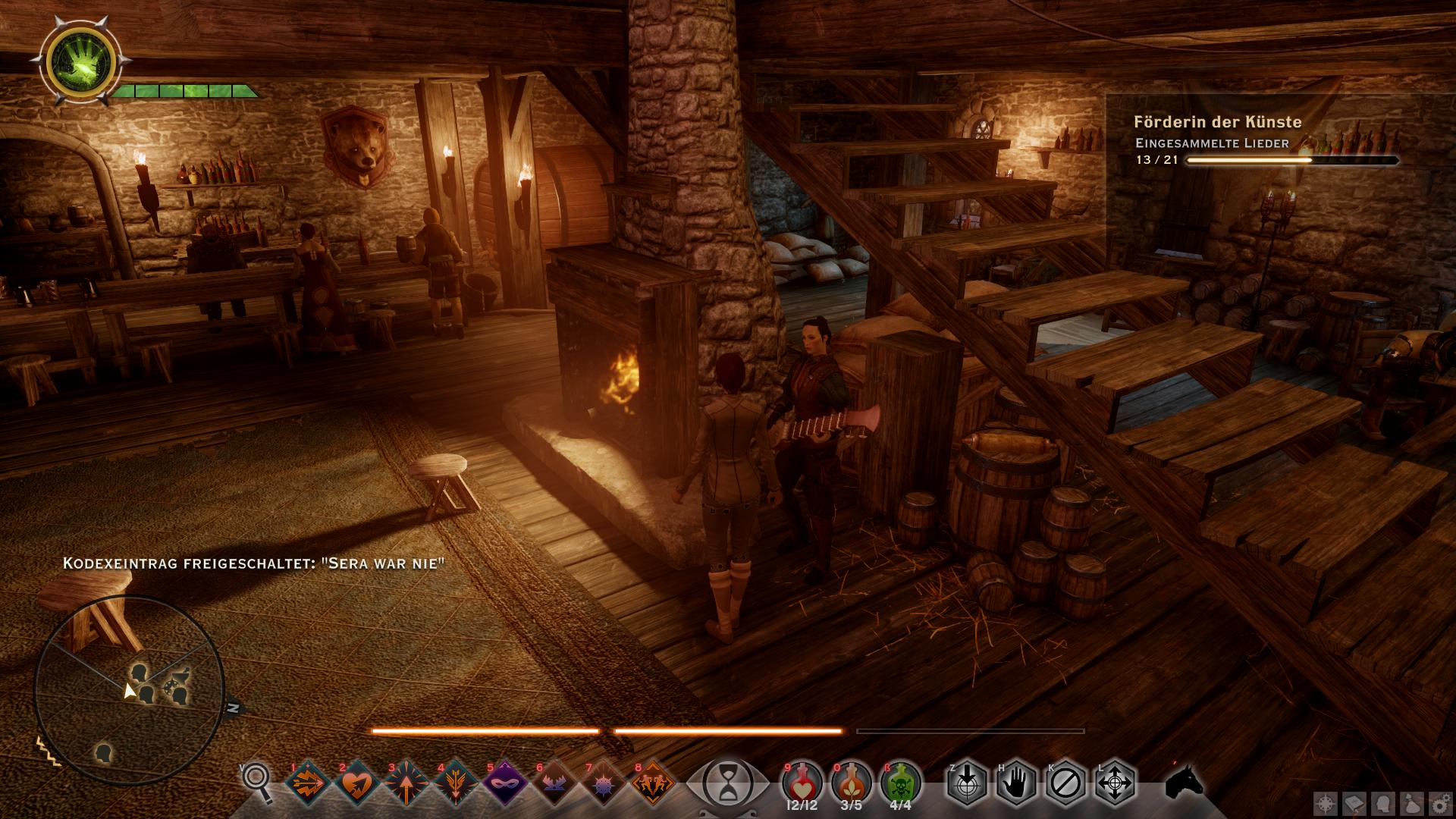
Task: Drink the red heart health potion
Action: click(802, 782)
